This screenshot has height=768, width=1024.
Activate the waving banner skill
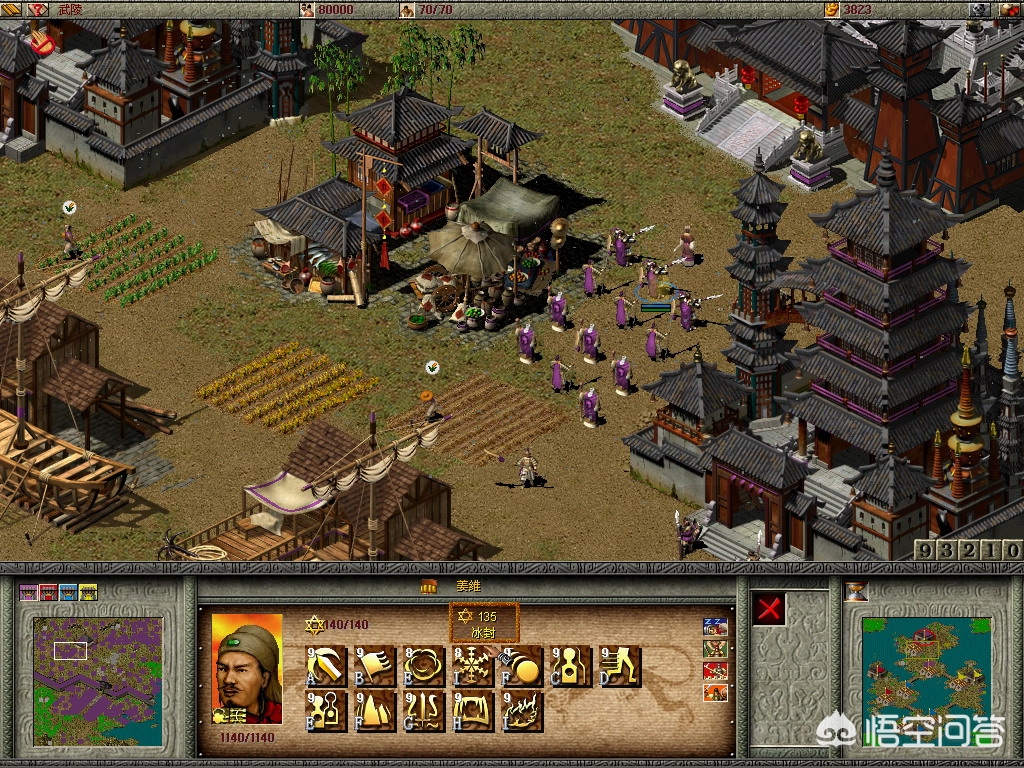point(374,666)
